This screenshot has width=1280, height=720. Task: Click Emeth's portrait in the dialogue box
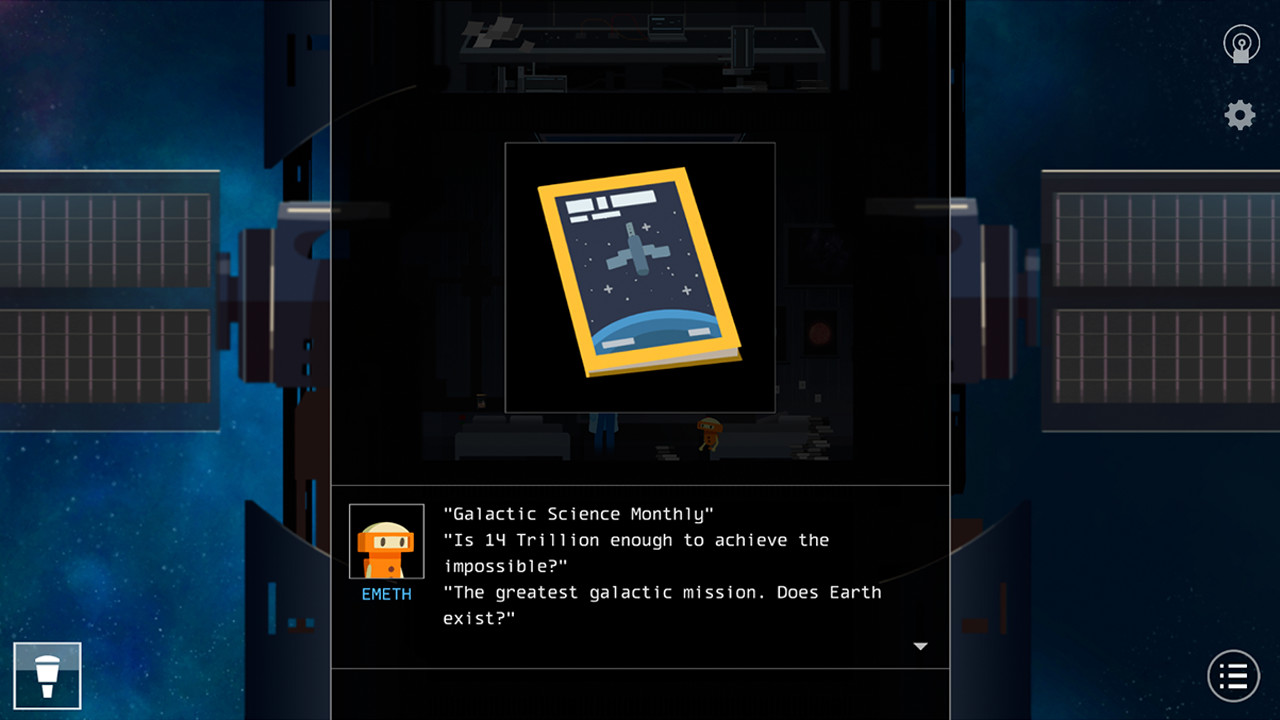tap(386, 540)
